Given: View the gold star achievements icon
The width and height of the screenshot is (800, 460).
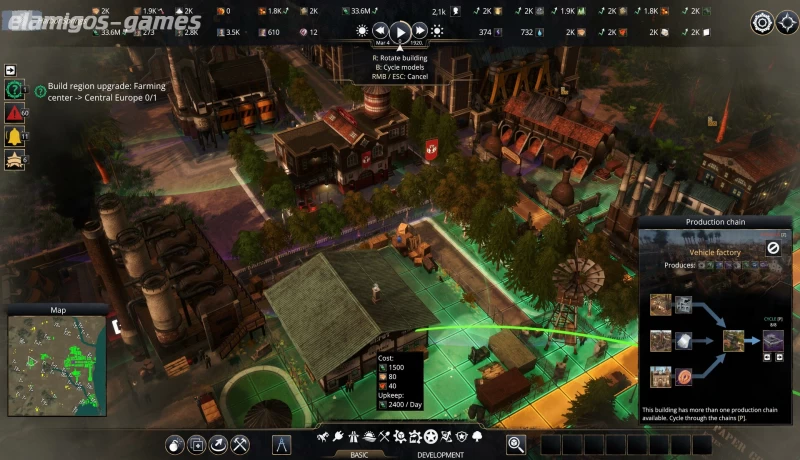Looking at the screenshot, I should tap(15, 159).
